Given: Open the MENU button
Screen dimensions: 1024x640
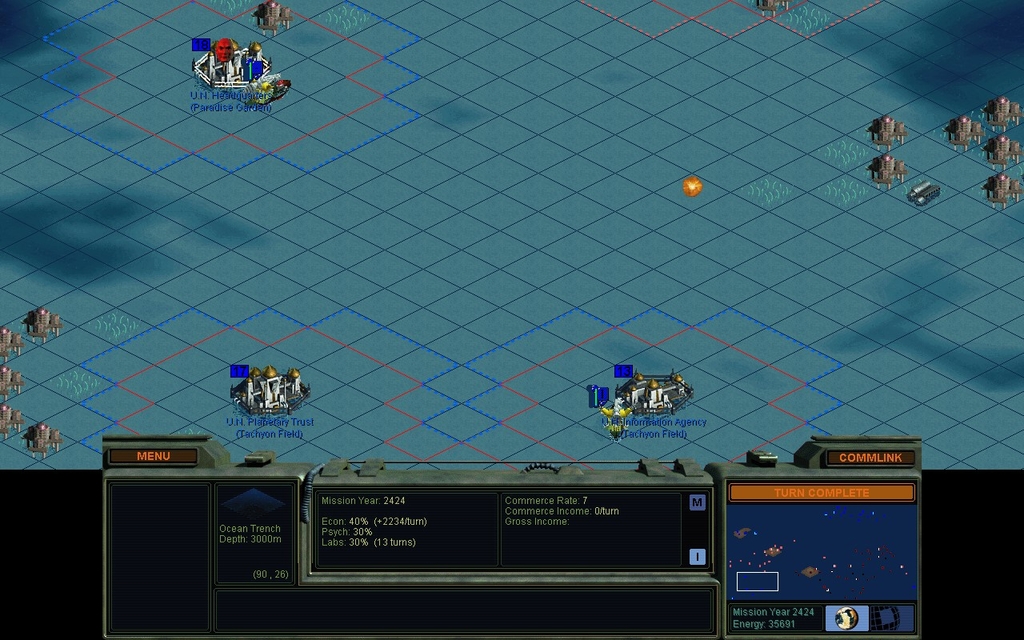Looking at the screenshot, I should pyautogui.click(x=153, y=456).
